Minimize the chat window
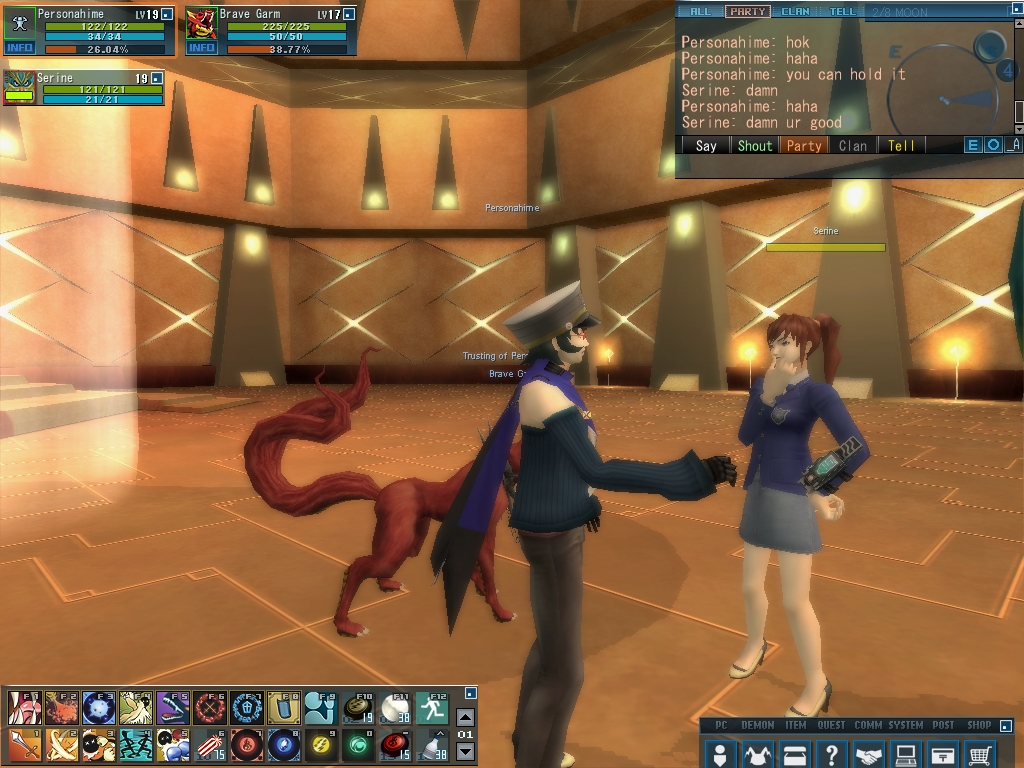The image size is (1024, 768). (x=1014, y=145)
